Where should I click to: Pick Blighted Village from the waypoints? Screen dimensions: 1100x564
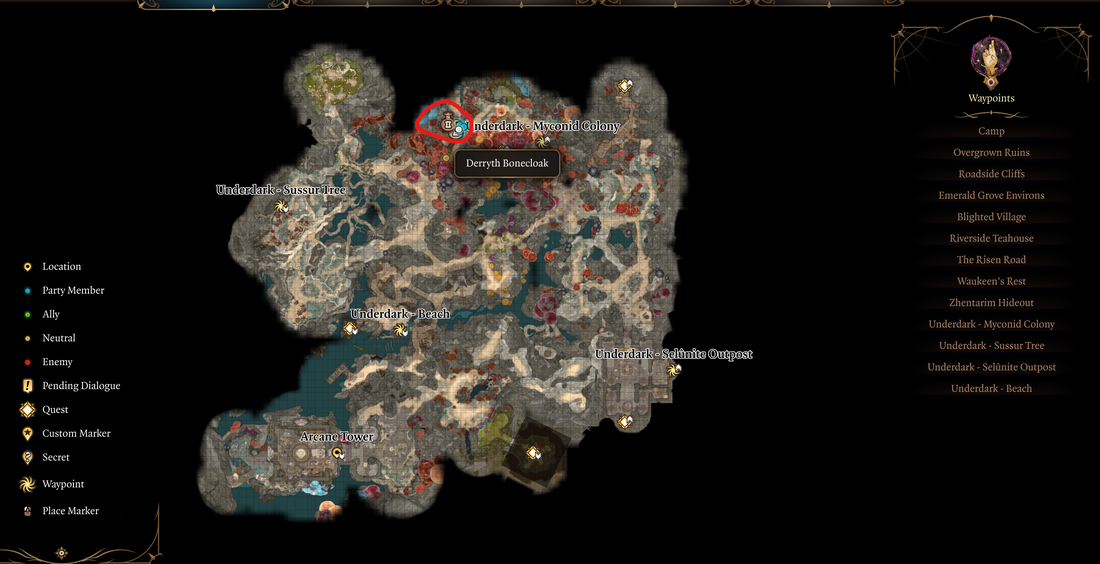click(x=991, y=217)
